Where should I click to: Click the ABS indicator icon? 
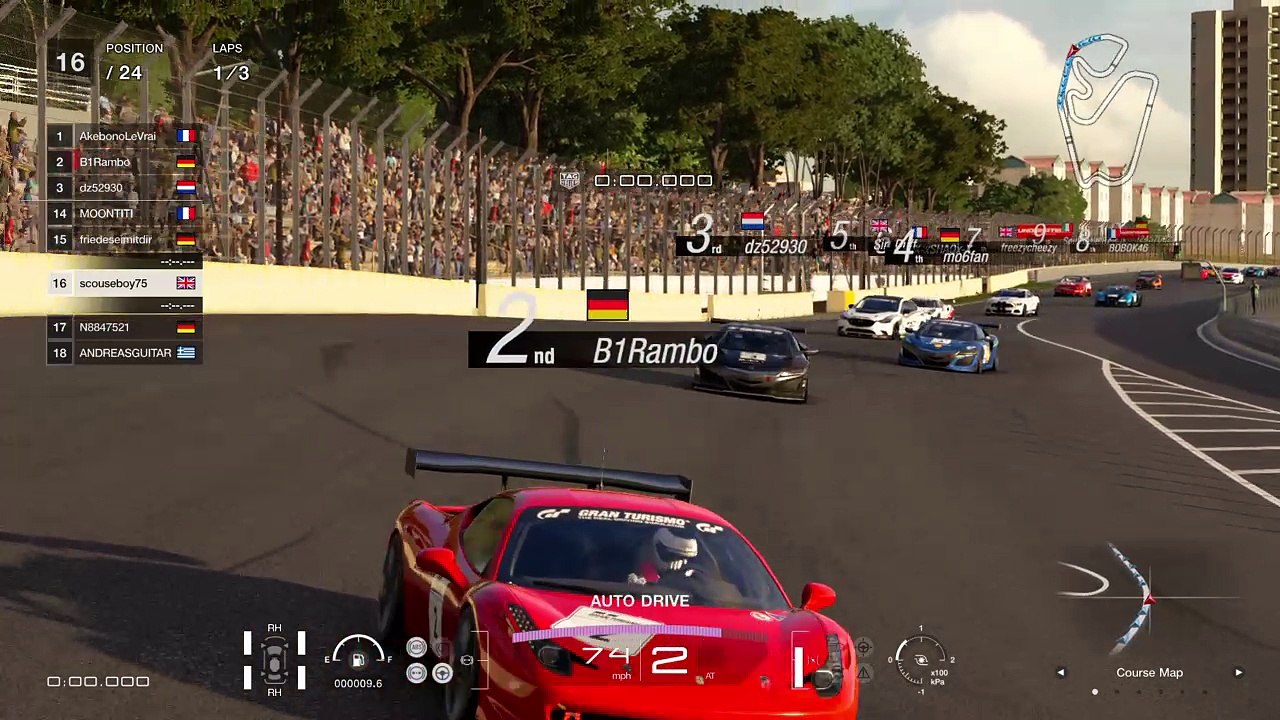tap(417, 648)
